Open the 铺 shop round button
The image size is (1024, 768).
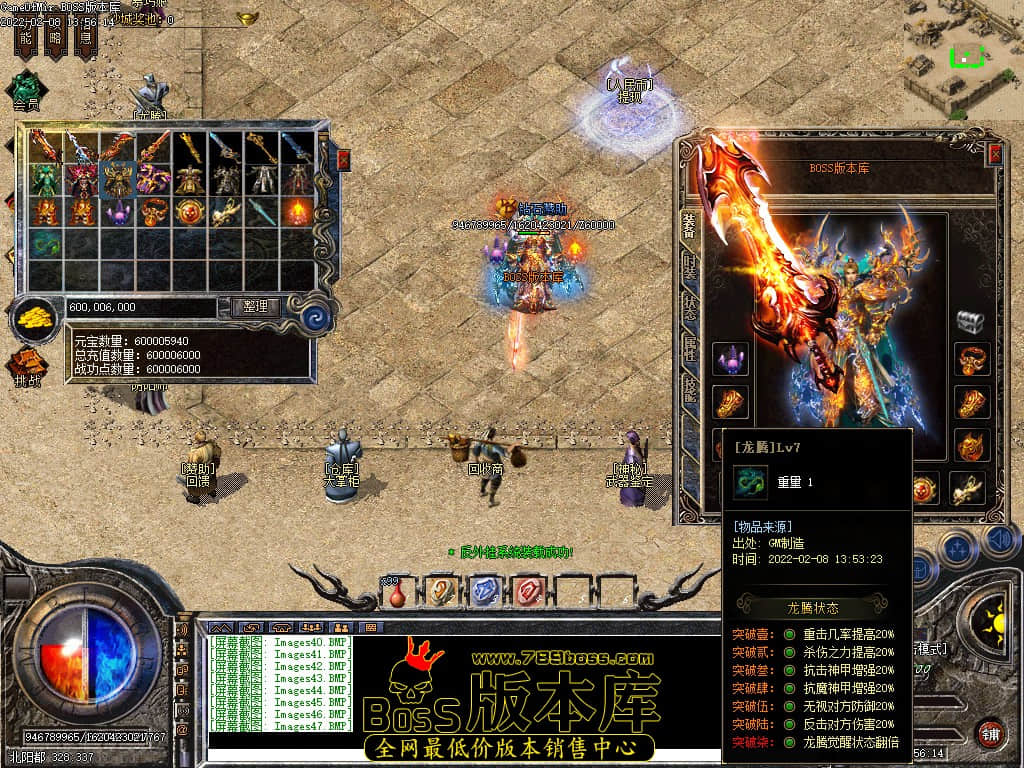pyautogui.click(x=989, y=733)
